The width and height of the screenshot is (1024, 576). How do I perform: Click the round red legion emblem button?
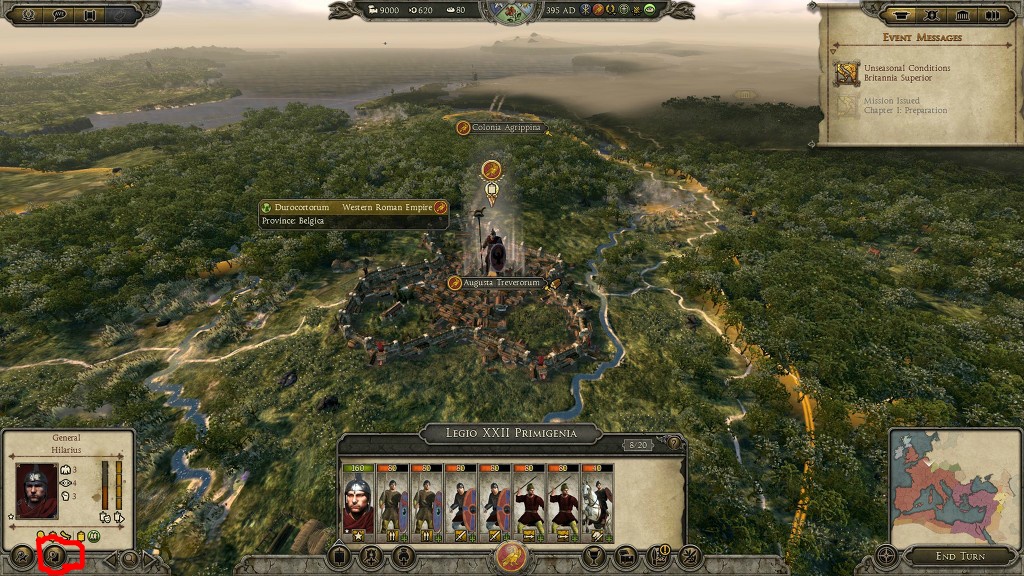pyautogui.click(x=511, y=557)
